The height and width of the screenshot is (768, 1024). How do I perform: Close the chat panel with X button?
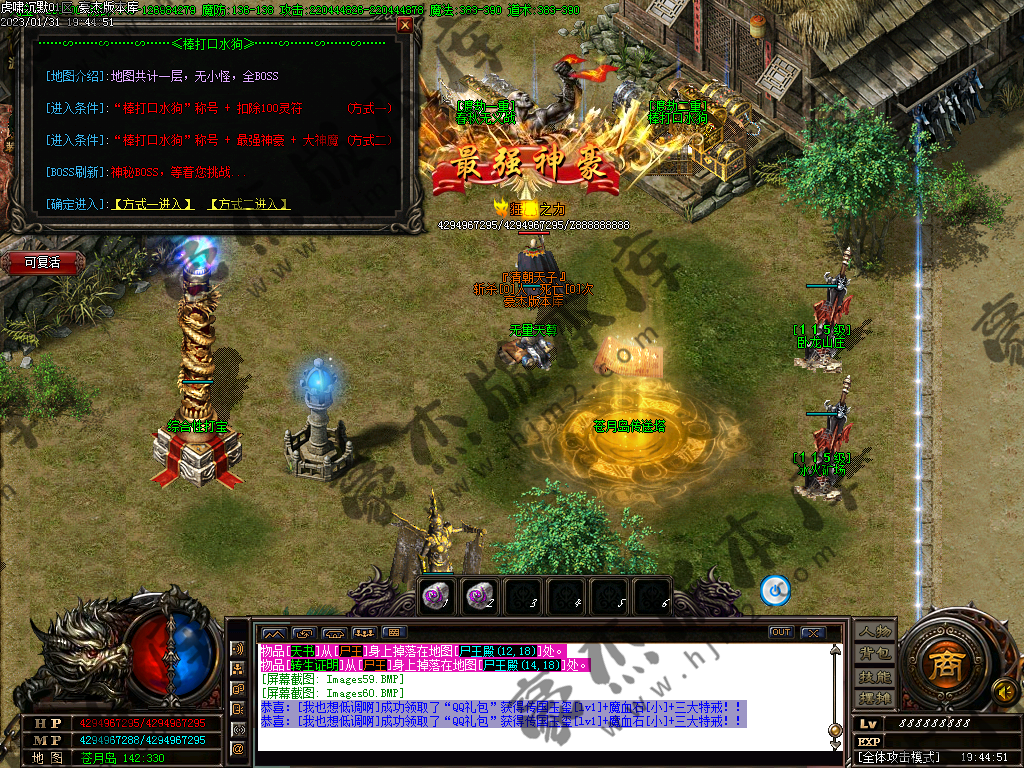tap(812, 632)
